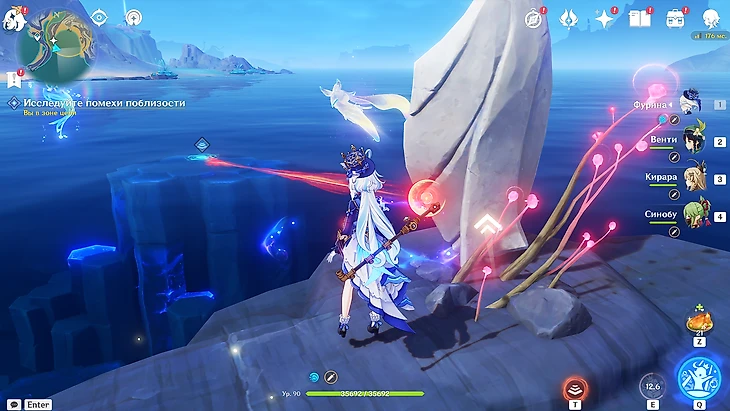Screen dimensions: 730x411
Task: Use the roasted food quick-item
Action: click(698, 322)
